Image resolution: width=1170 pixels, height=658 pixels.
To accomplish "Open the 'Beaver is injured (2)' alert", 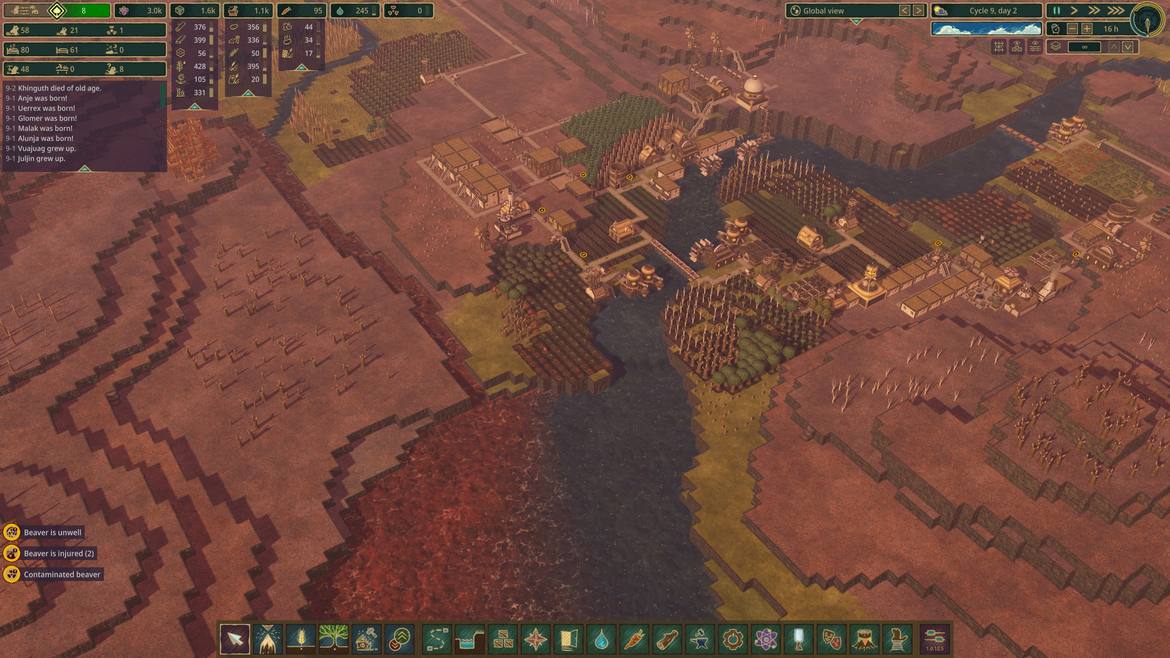I will tap(48, 554).
